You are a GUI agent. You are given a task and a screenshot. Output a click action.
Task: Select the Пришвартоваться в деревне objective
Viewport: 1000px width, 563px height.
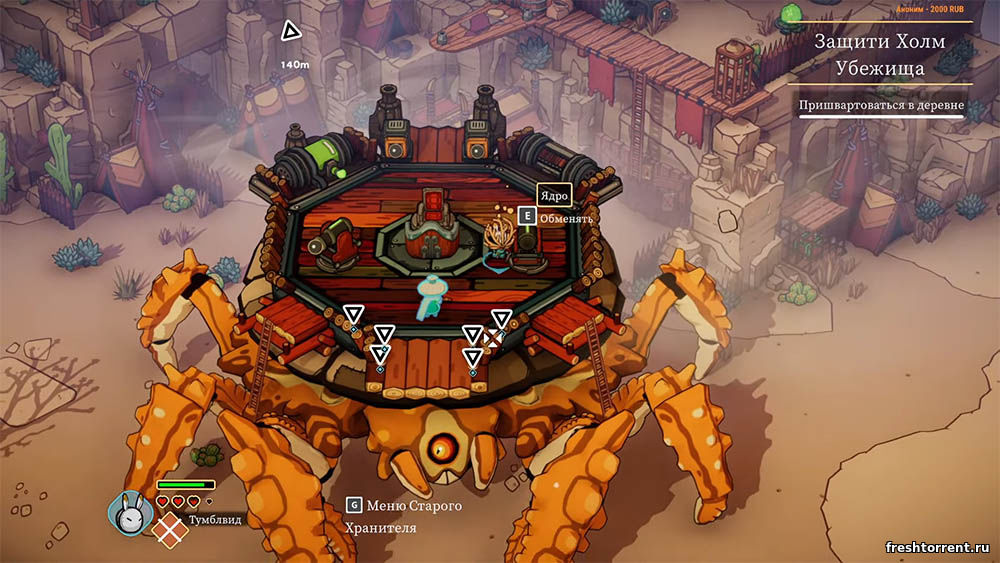click(x=880, y=105)
